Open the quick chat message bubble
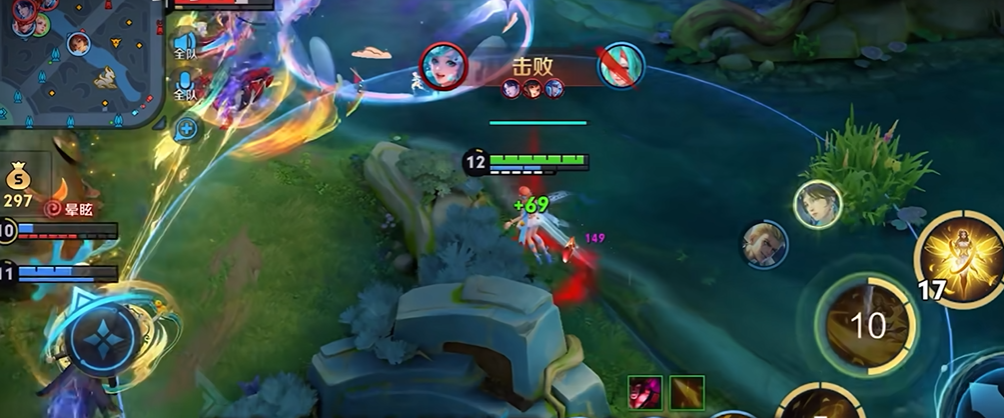 (186, 128)
